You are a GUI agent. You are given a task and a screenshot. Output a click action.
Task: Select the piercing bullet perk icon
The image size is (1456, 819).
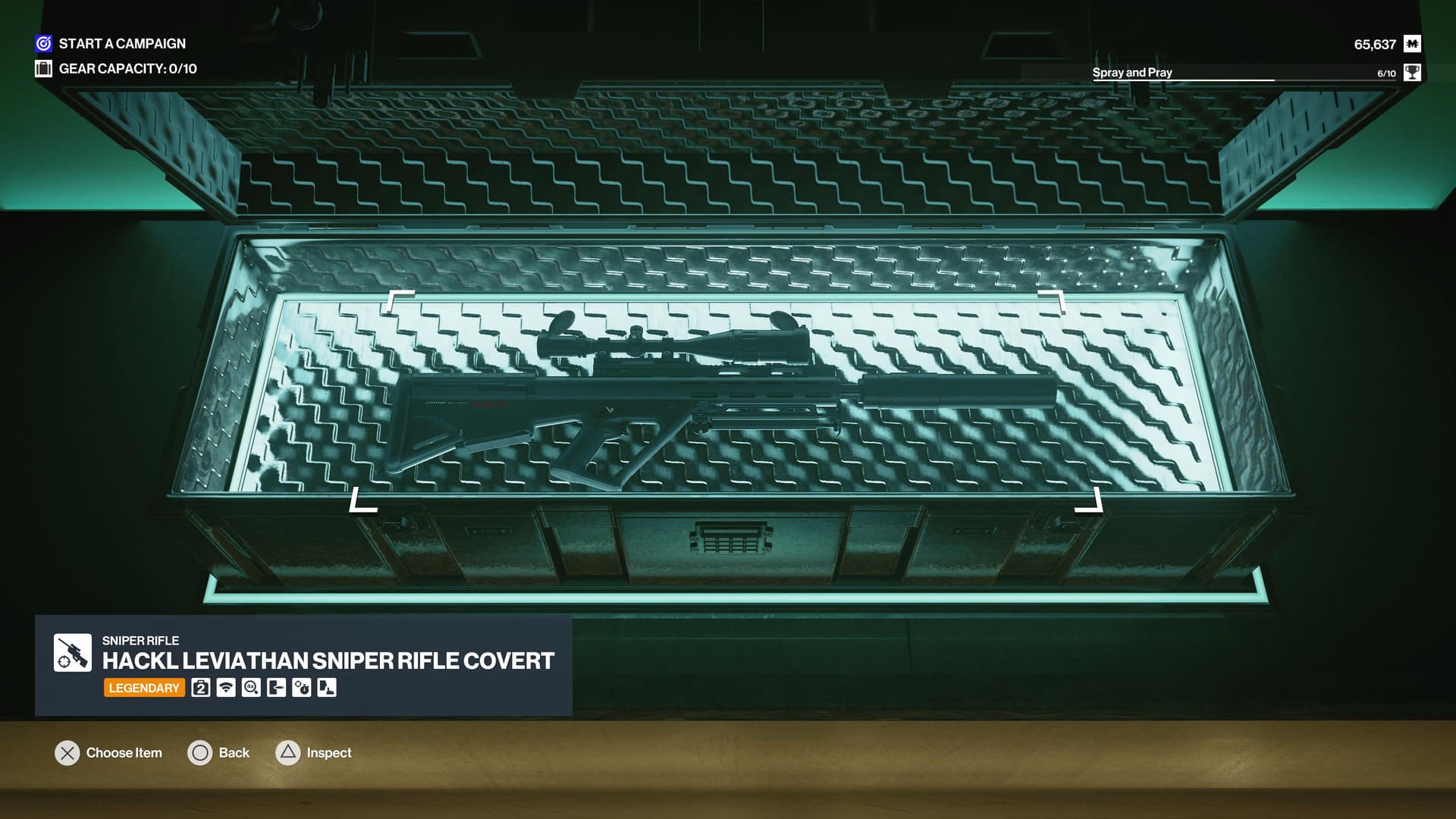[x=276, y=688]
